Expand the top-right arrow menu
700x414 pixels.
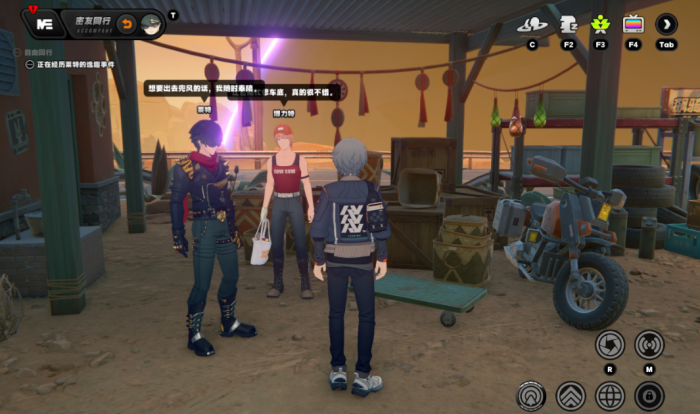point(666,24)
